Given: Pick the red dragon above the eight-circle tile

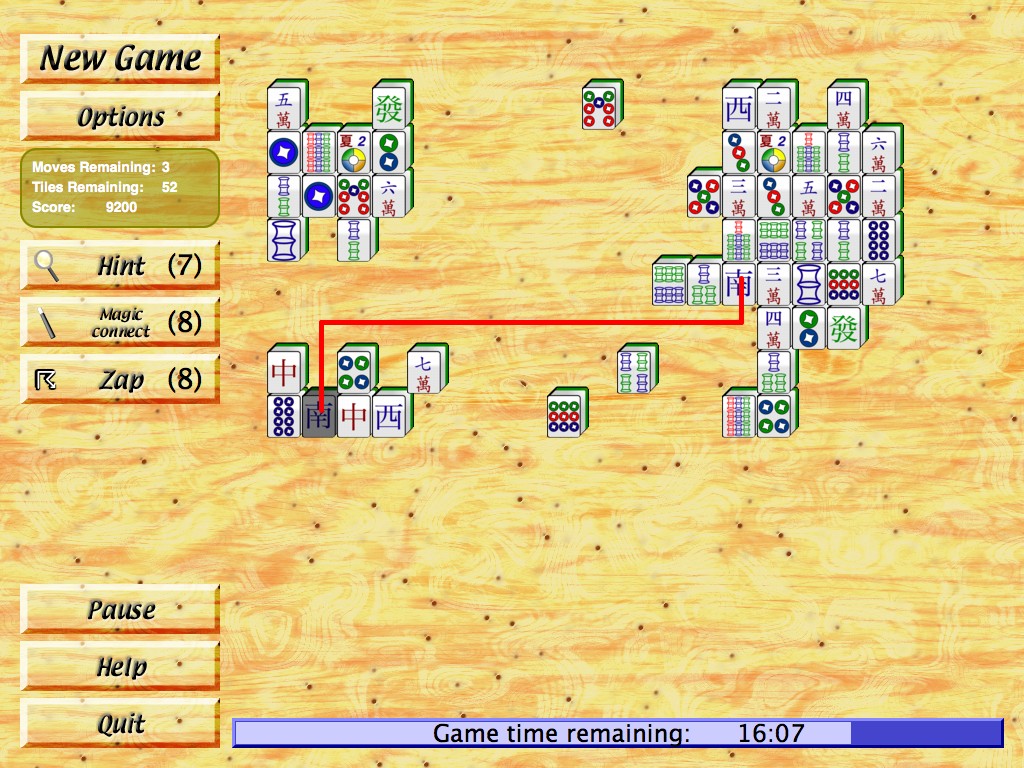Looking at the screenshot, I should (x=284, y=372).
